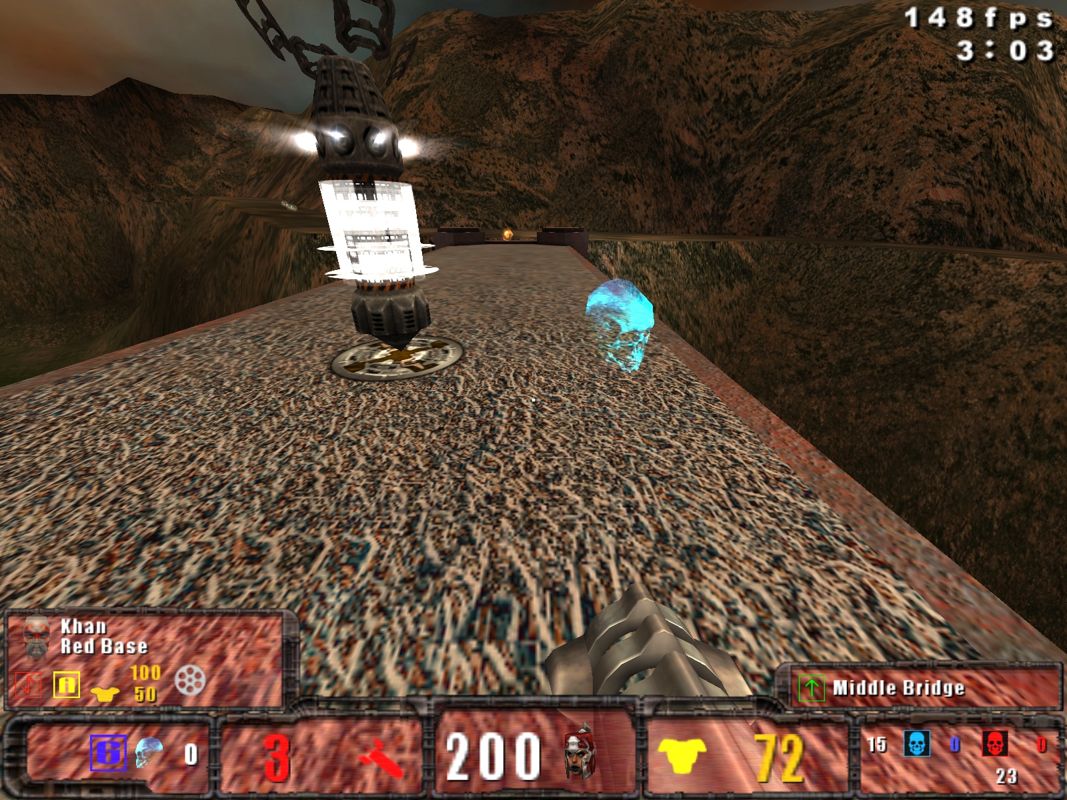Screen dimensions: 1067x800
Task: Click the green arrow Middle Bridge location icon
Action: pos(811,688)
